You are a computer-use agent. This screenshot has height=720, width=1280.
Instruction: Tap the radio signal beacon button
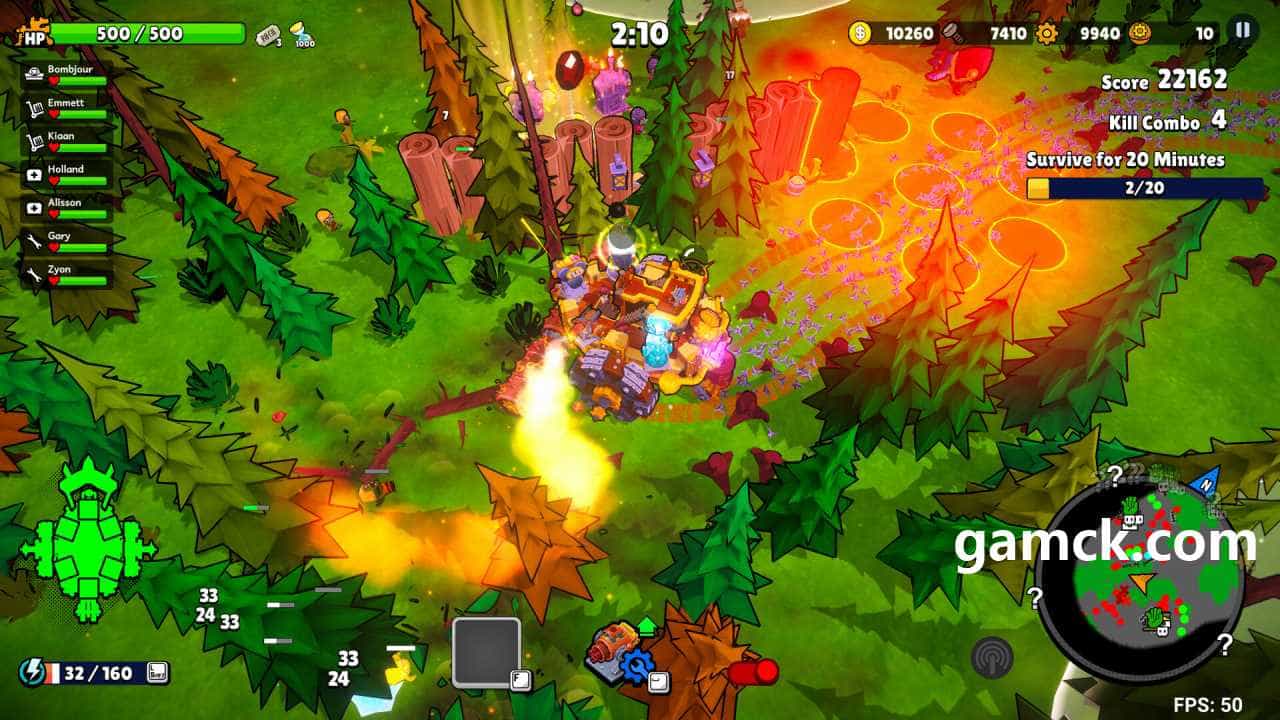[x=991, y=657]
